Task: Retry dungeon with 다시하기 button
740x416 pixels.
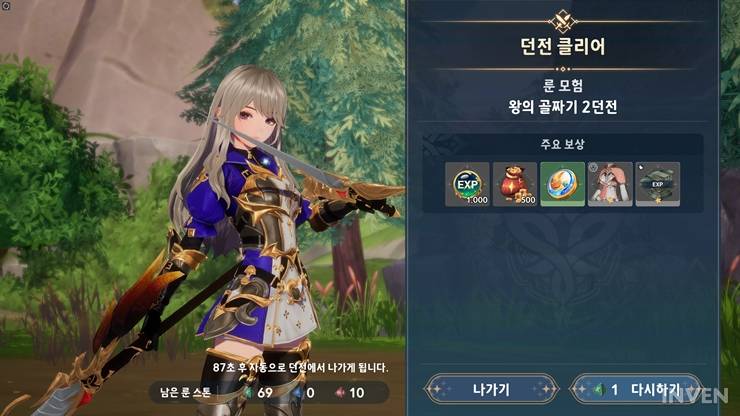Action: (x=635, y=389)
